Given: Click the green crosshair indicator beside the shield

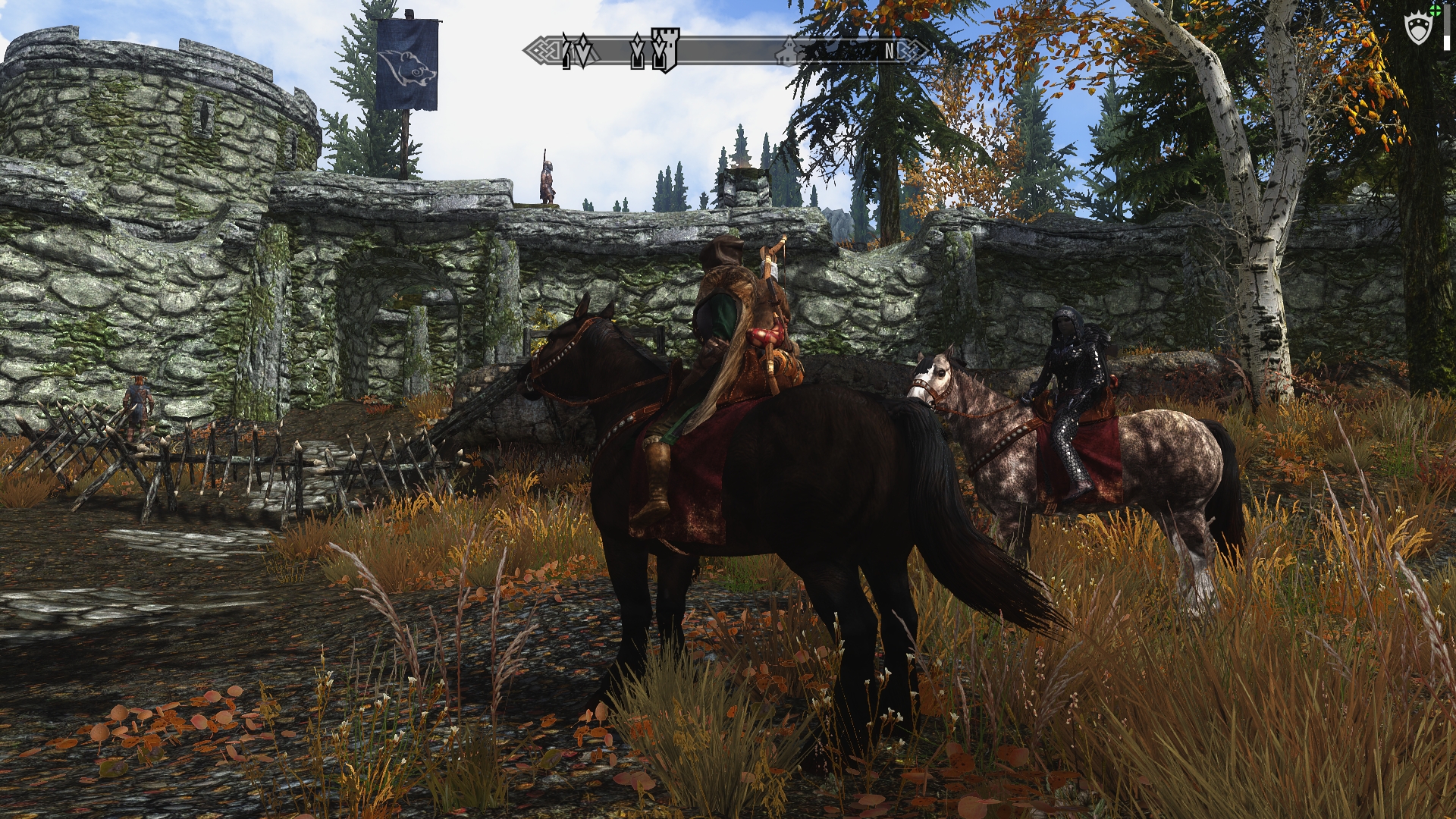Looking at the screenshot, I should [x=1434, y=11].
